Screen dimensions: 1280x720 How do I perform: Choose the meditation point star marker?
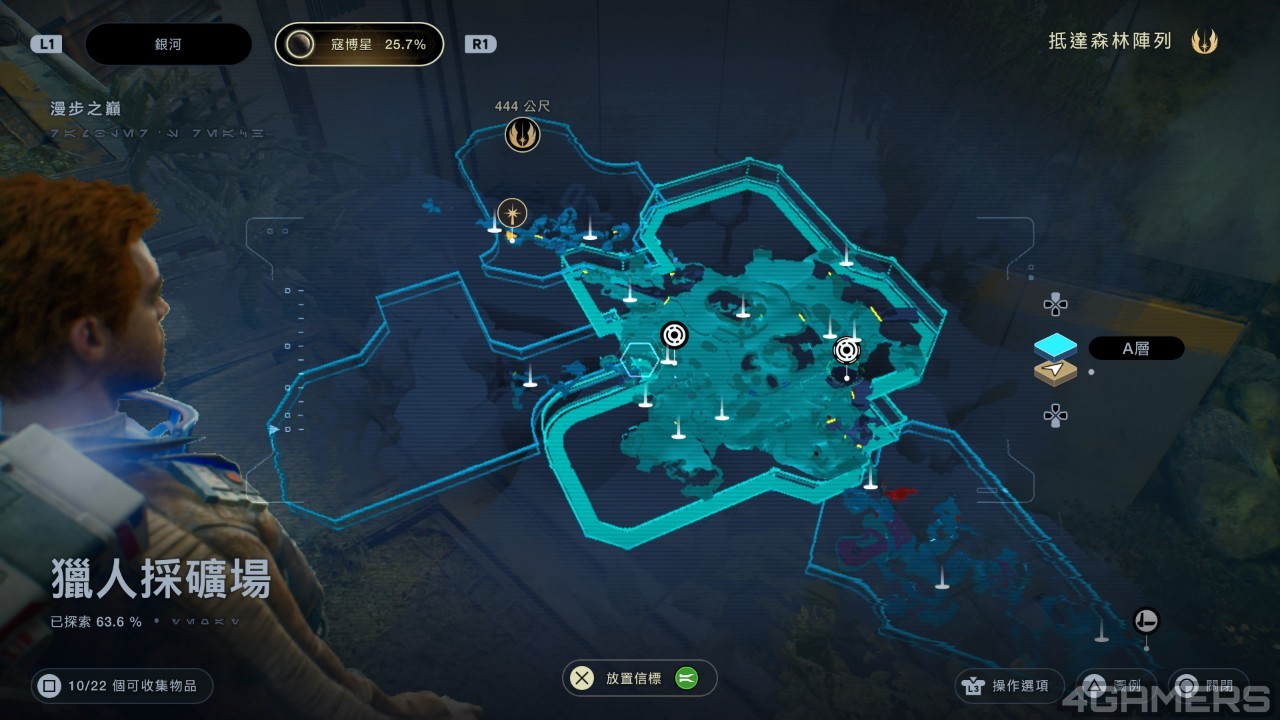tap(513, 213)
